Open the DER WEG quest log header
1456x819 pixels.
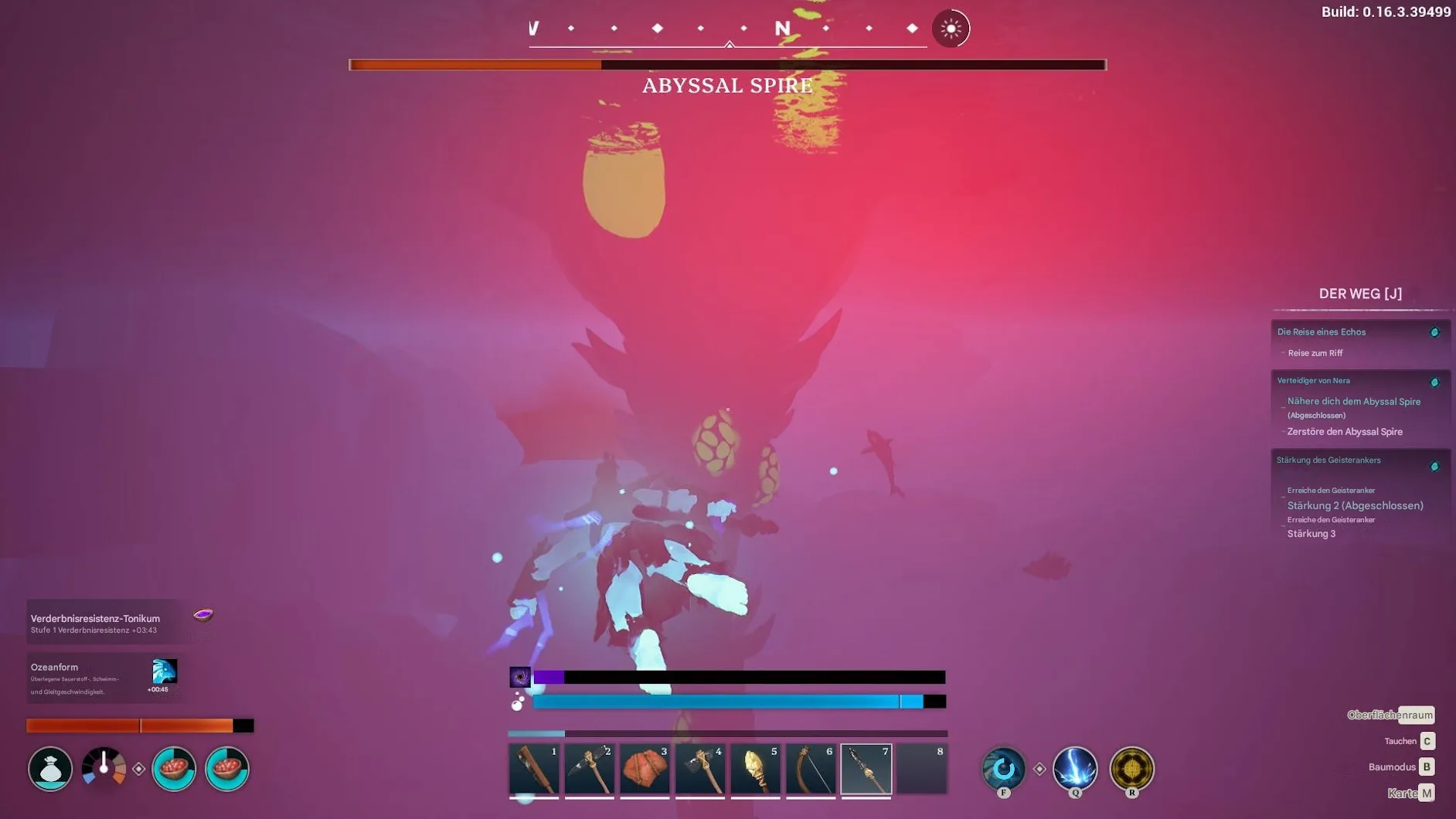pyautogui.click(x=1360, y=294)
